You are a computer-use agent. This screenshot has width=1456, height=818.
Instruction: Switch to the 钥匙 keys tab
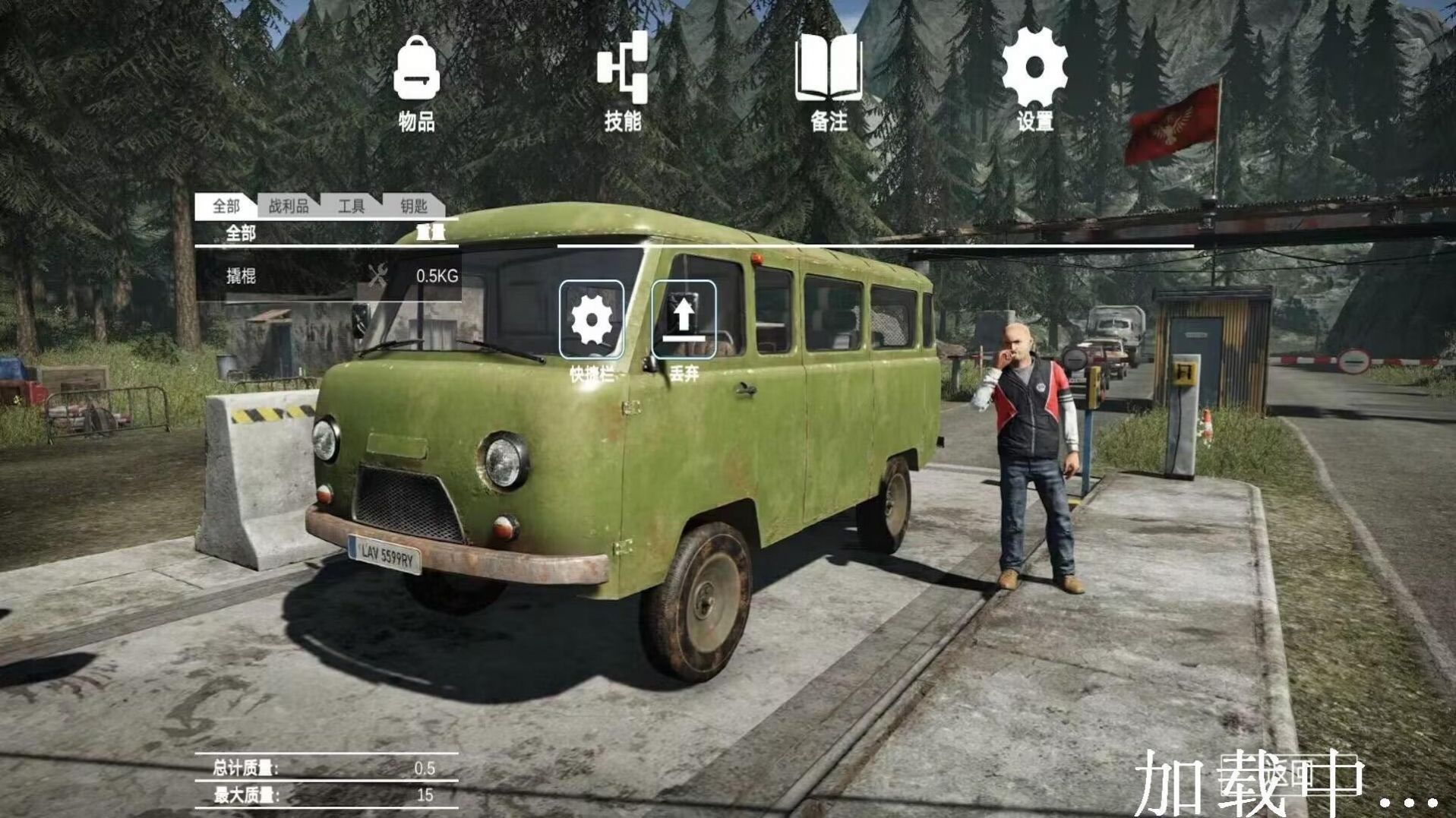click(x=413, y=206)
